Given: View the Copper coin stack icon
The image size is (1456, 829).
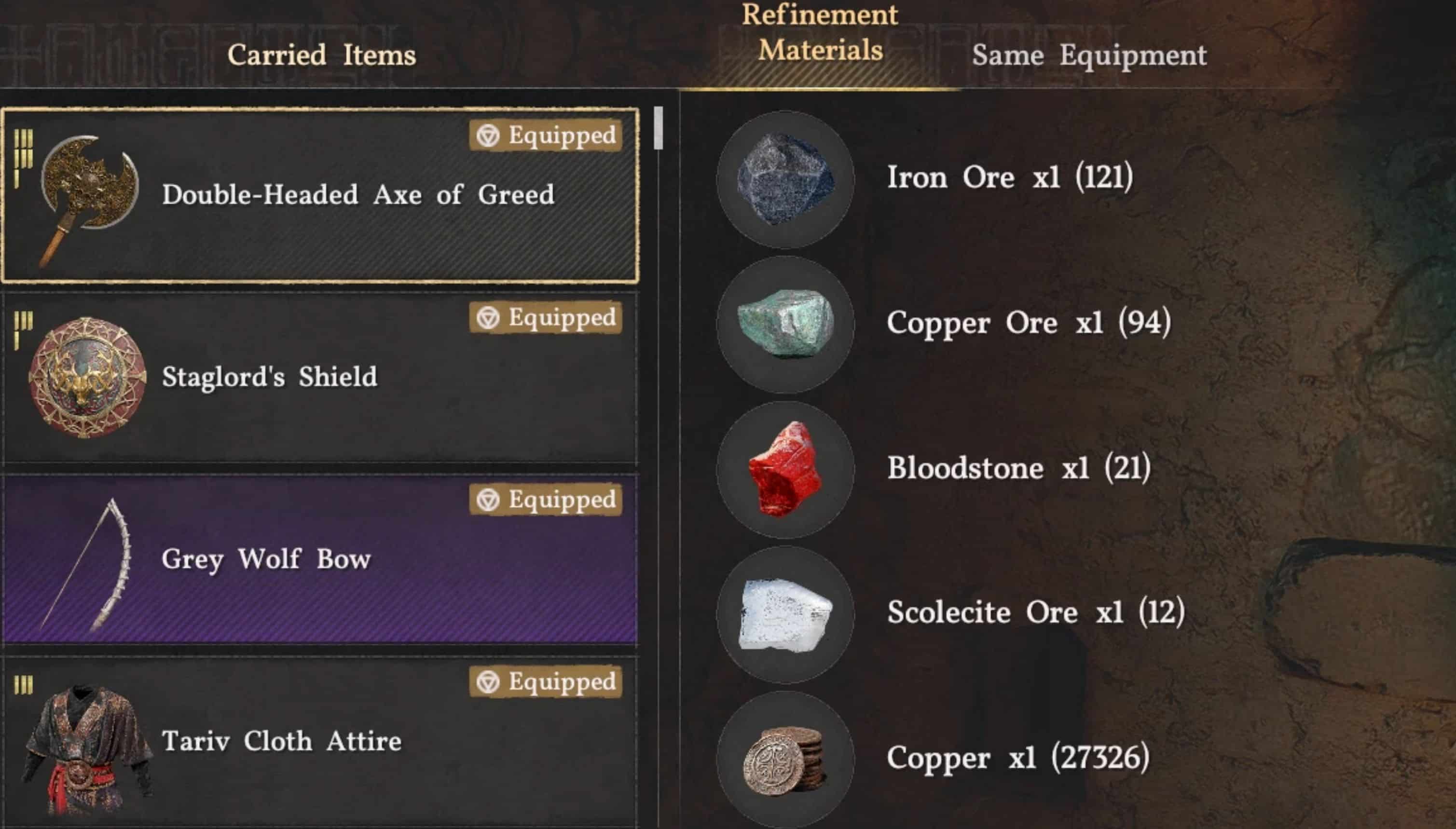Looking at the screenshot, I should click(785, 760).
